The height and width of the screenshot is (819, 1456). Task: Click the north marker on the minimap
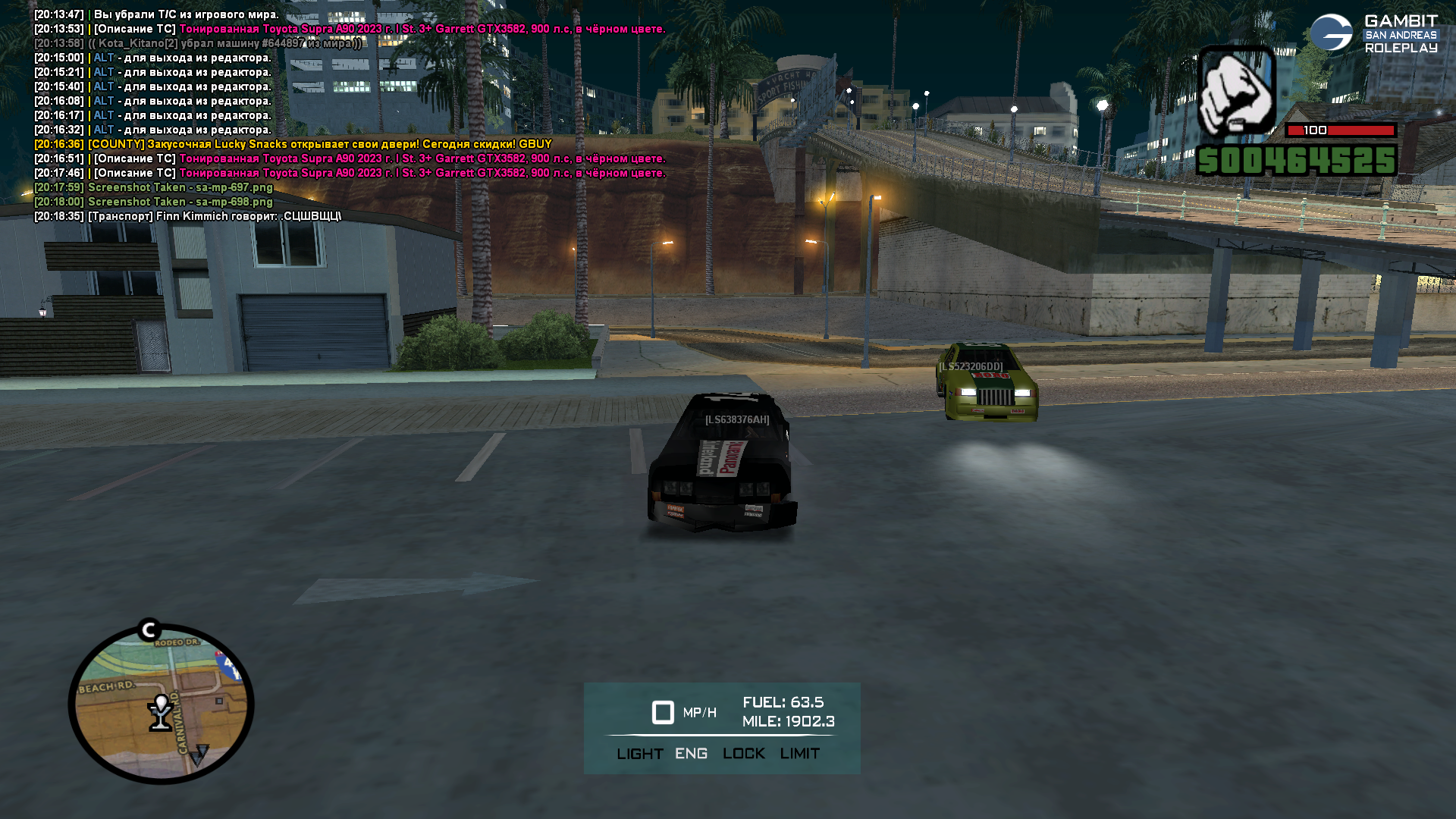(149, 629)
